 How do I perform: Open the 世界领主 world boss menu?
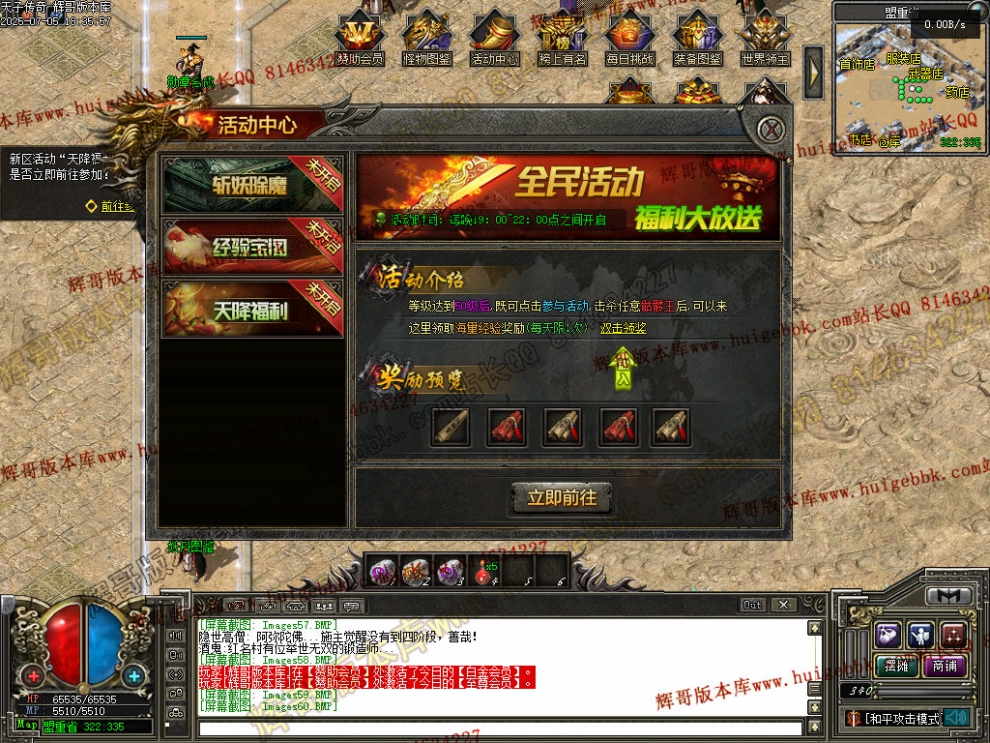point(765,38)
